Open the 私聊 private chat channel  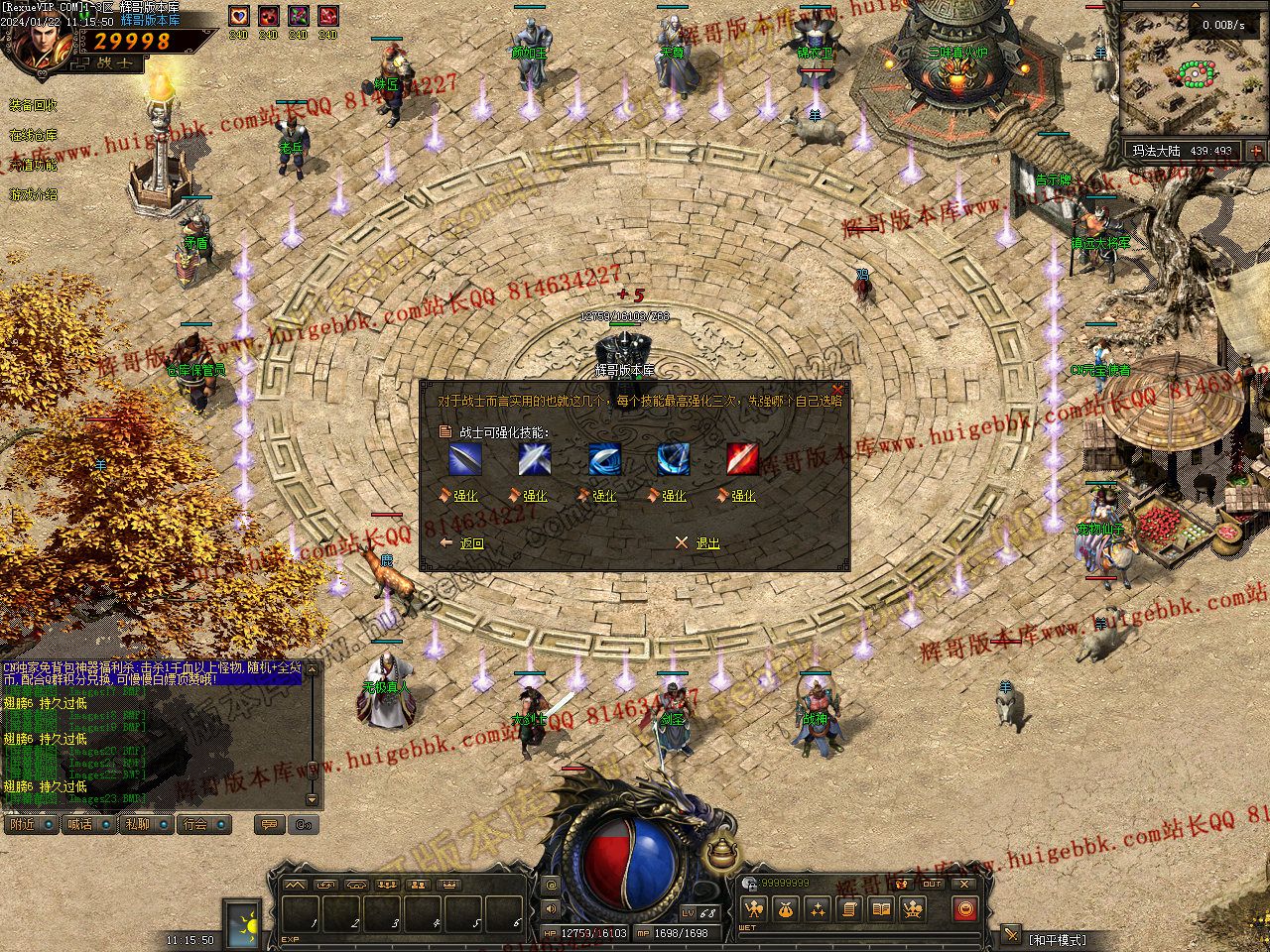tap(138, 824)
